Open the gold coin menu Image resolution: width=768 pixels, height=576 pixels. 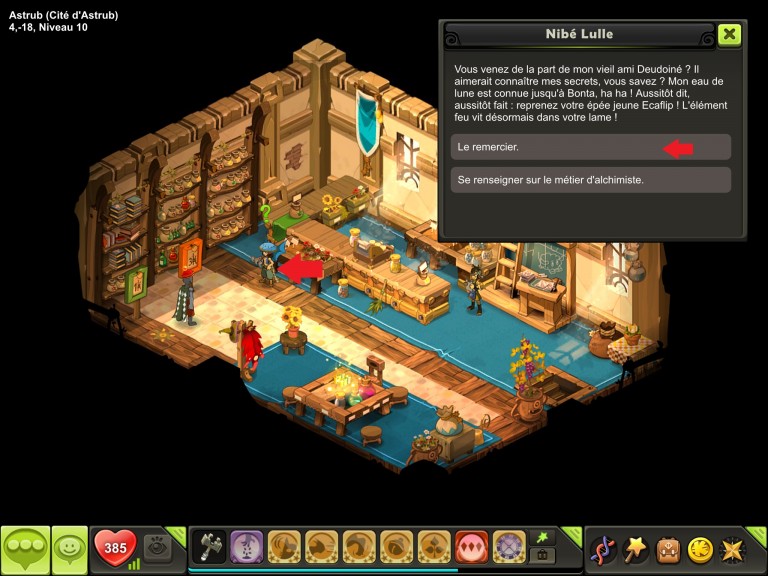point(700,549)
